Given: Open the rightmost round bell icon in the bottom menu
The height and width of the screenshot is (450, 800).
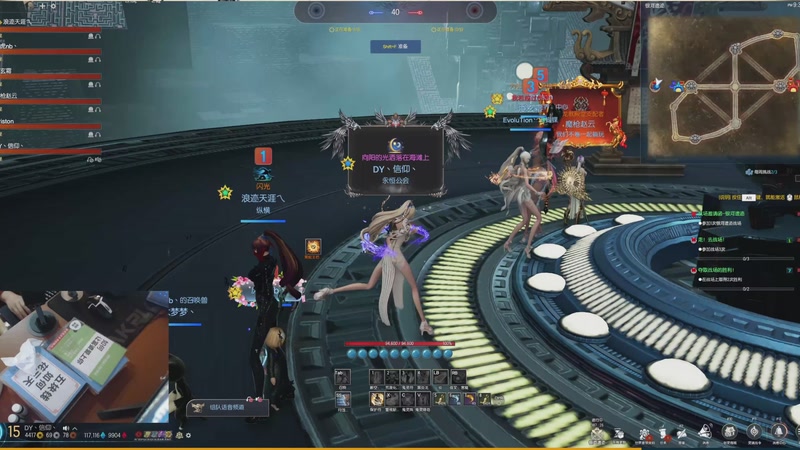Looking at the screenshot, I should (778, 431).
